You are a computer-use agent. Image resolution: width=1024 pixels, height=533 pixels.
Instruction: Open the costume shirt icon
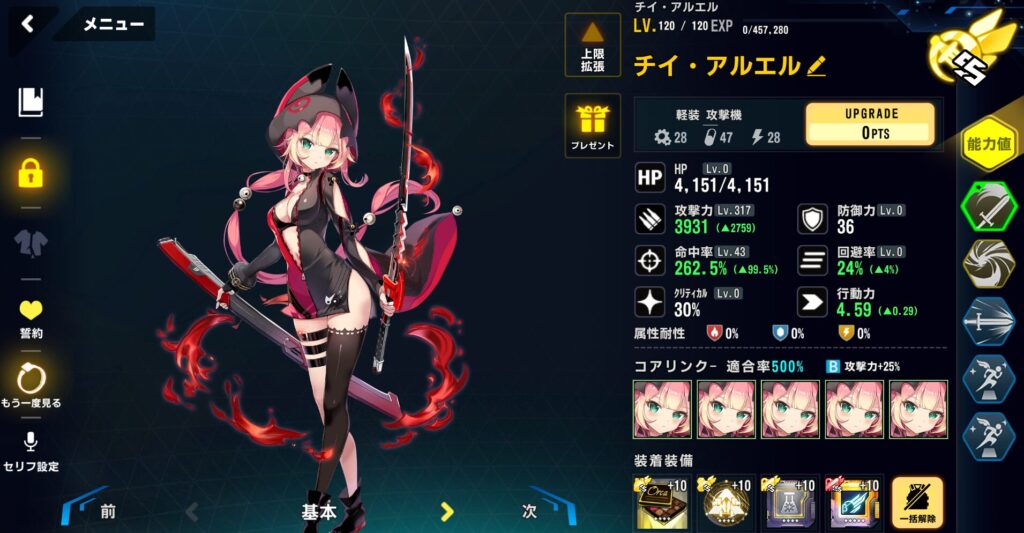pos(31,244)
